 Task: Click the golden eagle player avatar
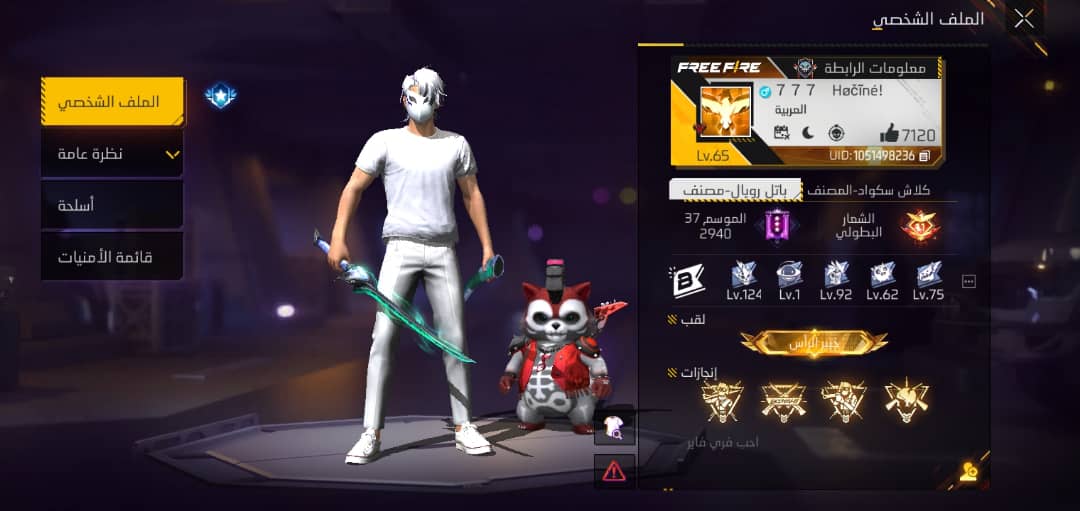[x=724, y=113]
